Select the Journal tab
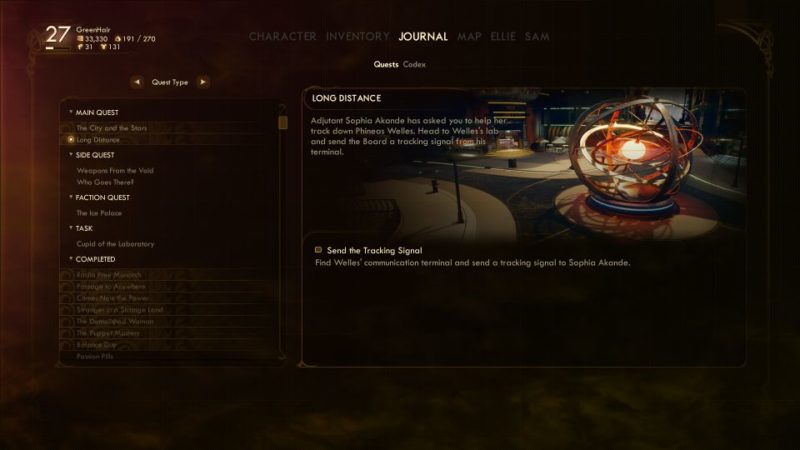The height and width of the screenshot is (450, 800). (x=422, y=37)
